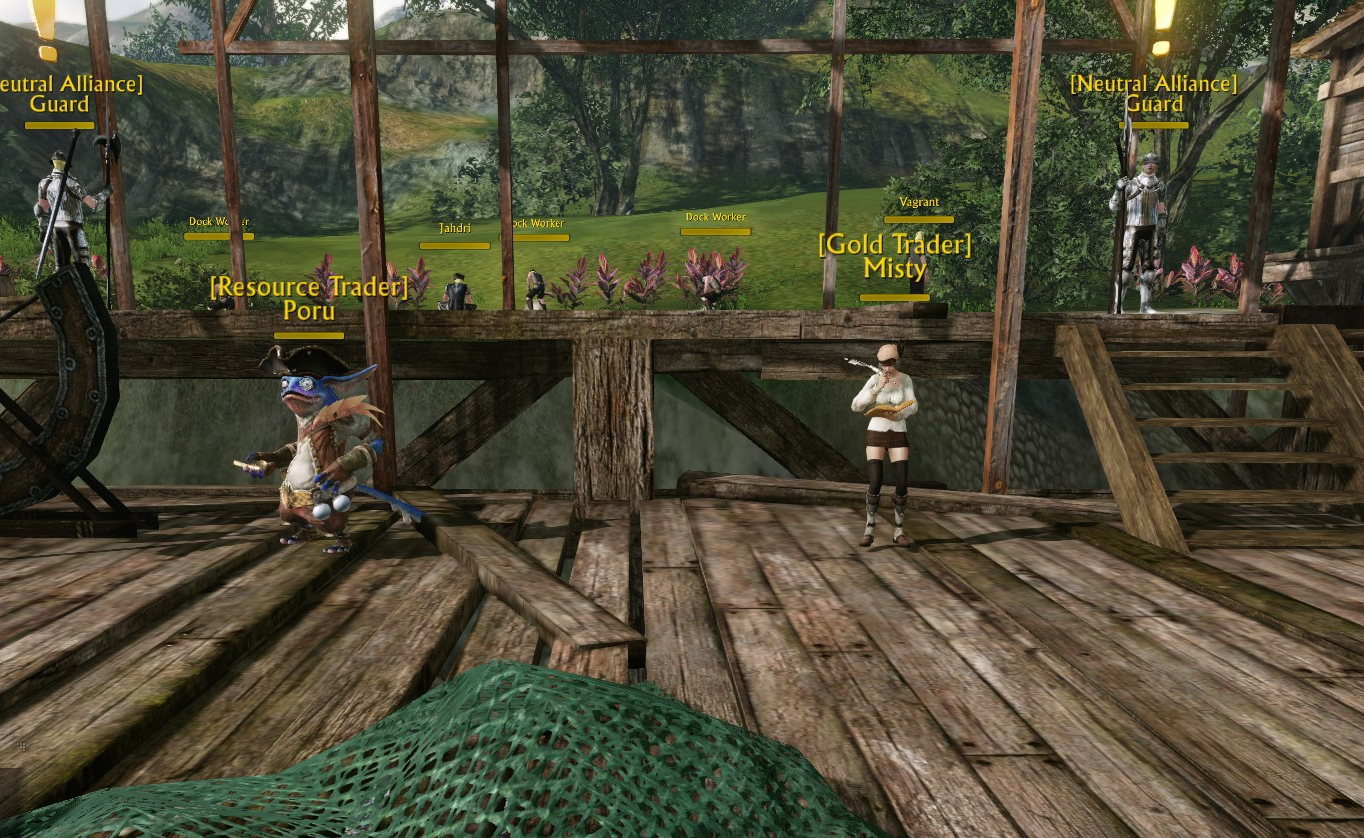Click the small dotted resize grip
1364x838 pixels.
(x=22, y=746)
